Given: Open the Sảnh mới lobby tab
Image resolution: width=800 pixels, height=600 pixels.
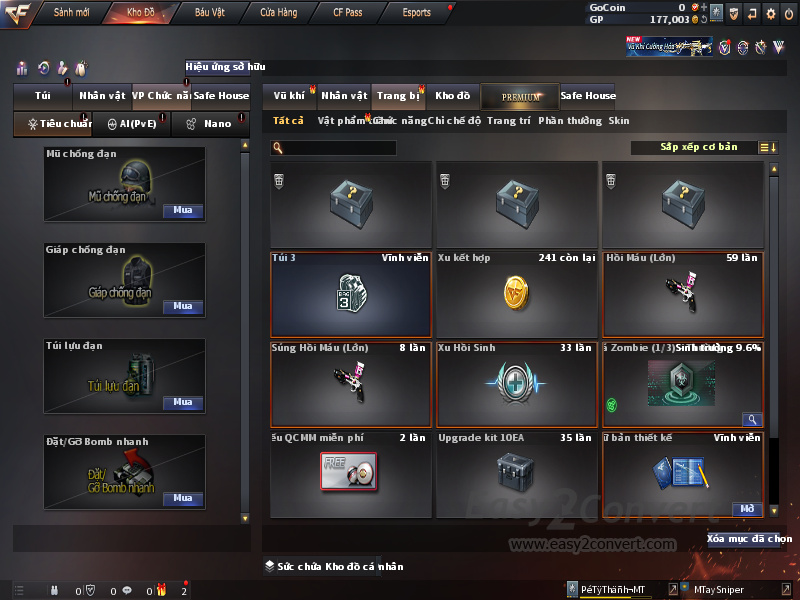Looking at the screenshot, I should tap(72, 13).
